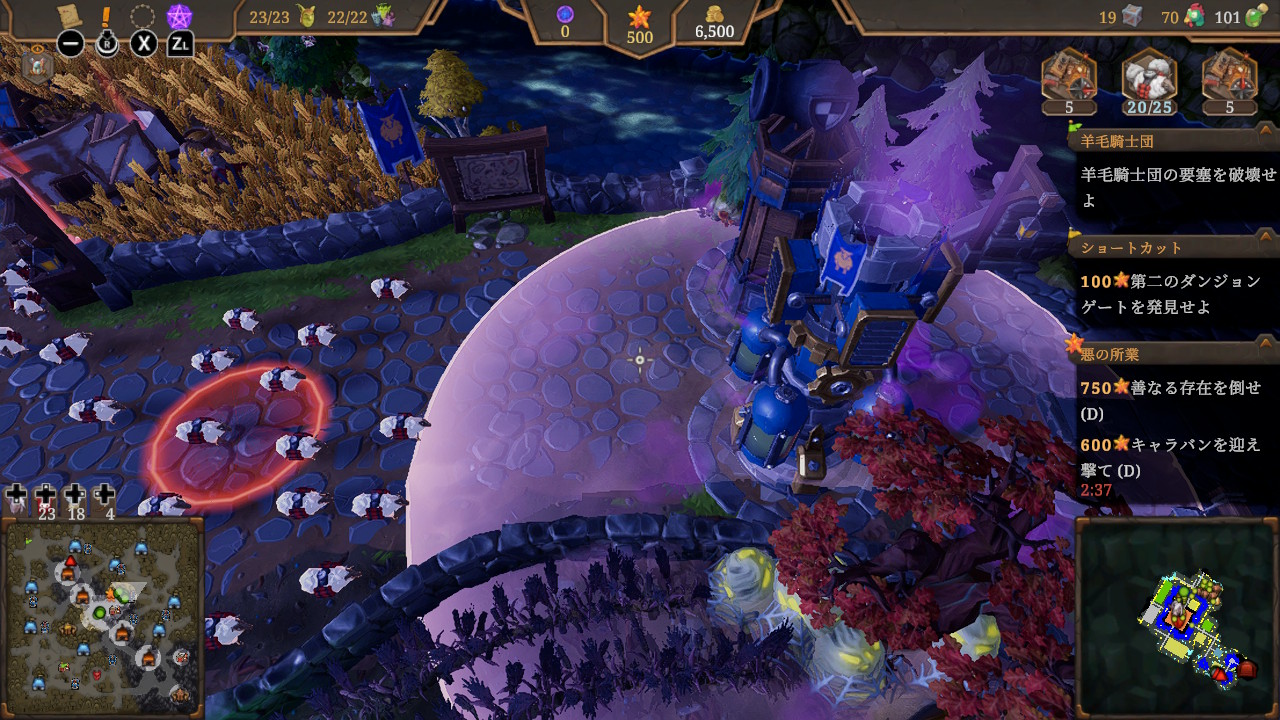Screen dimensions: 1280x720
Task: Activate the purple pentagram spell icon
Action: point(179,16)
